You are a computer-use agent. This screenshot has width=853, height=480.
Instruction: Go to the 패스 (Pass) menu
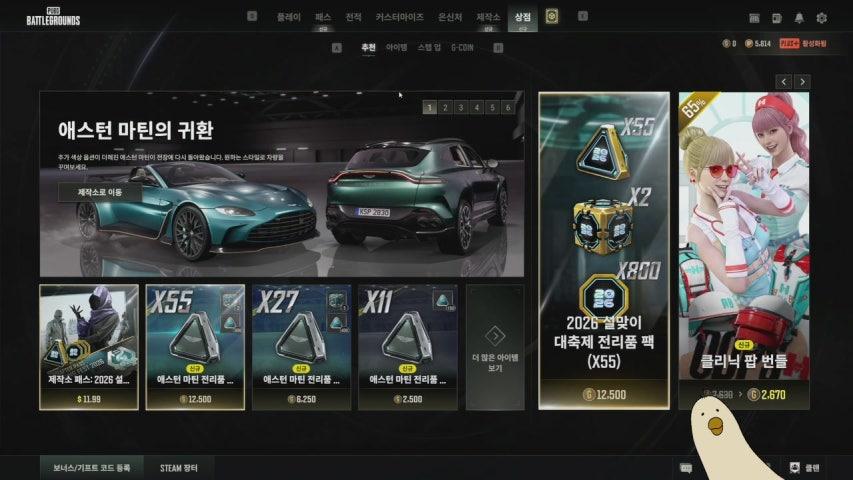(322, 17)
